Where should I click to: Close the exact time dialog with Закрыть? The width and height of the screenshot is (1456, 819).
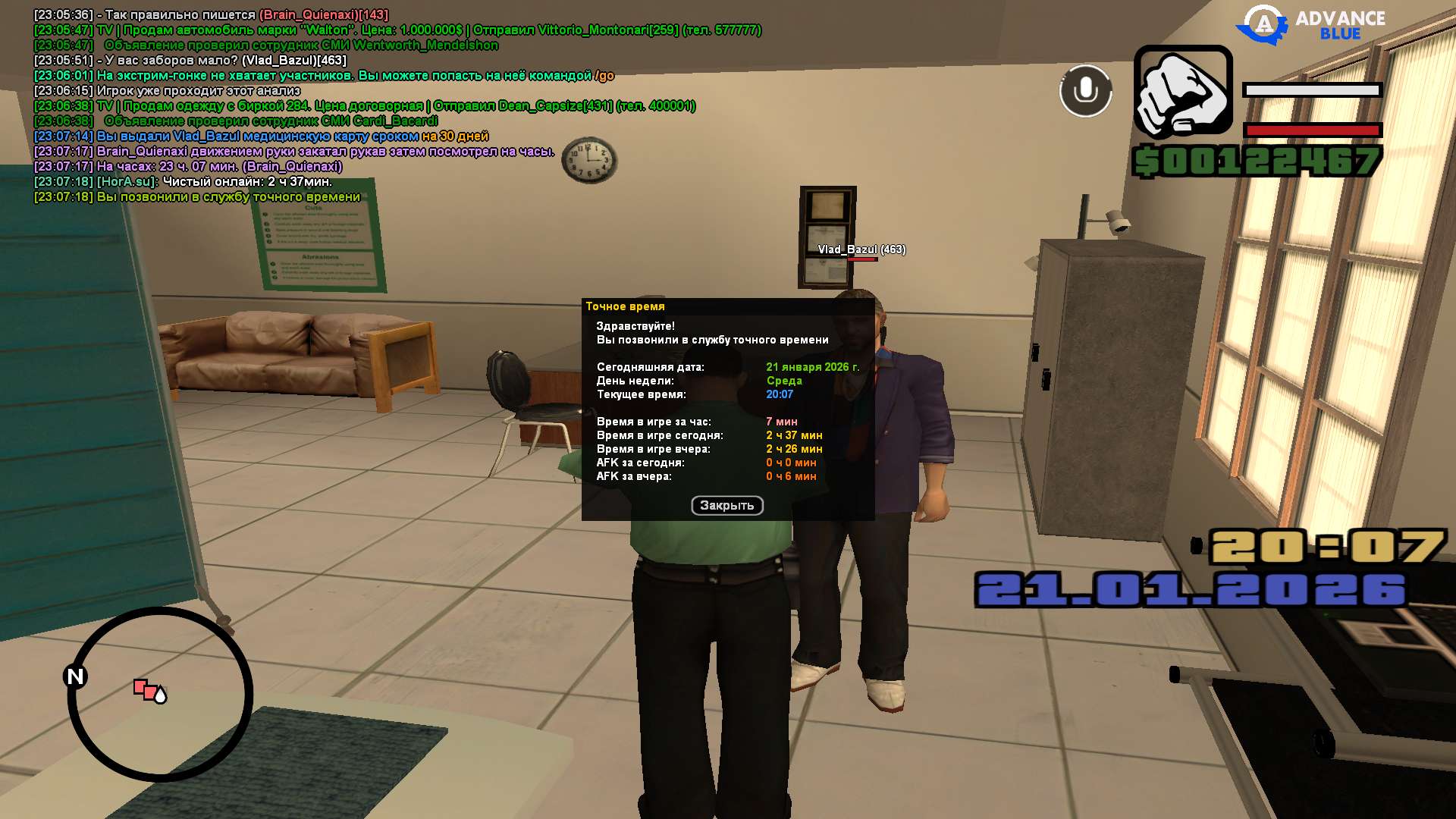[x=726, y=505]
